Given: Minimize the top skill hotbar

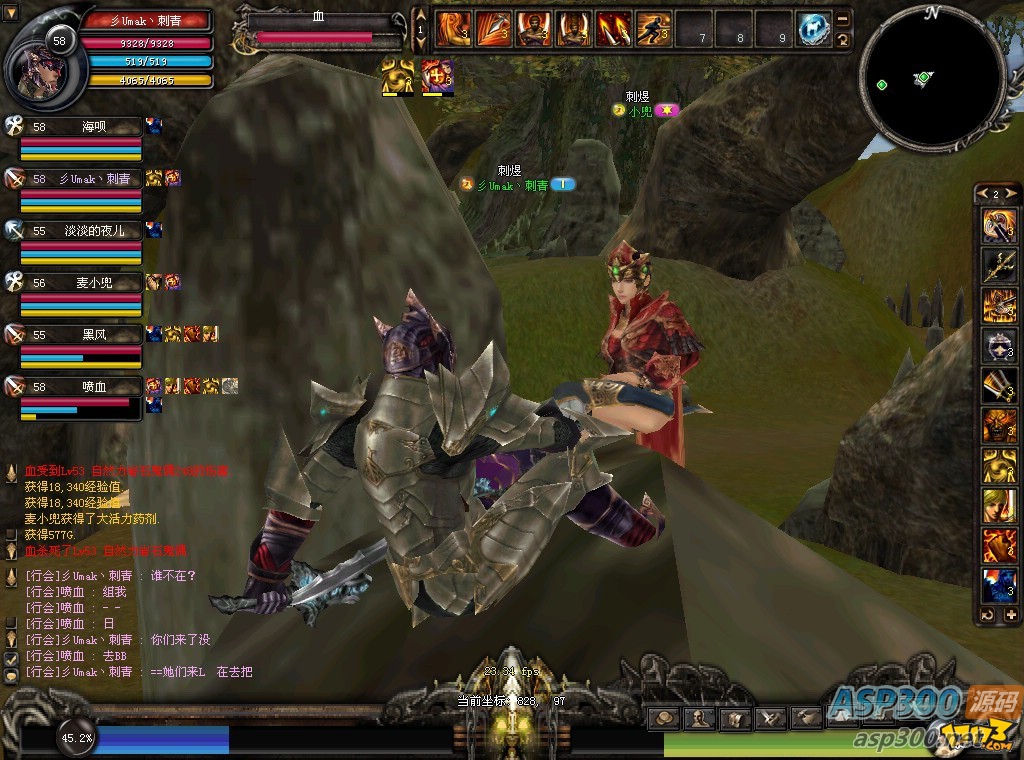Looking at the screenshot, I should [x=843, y=18].
